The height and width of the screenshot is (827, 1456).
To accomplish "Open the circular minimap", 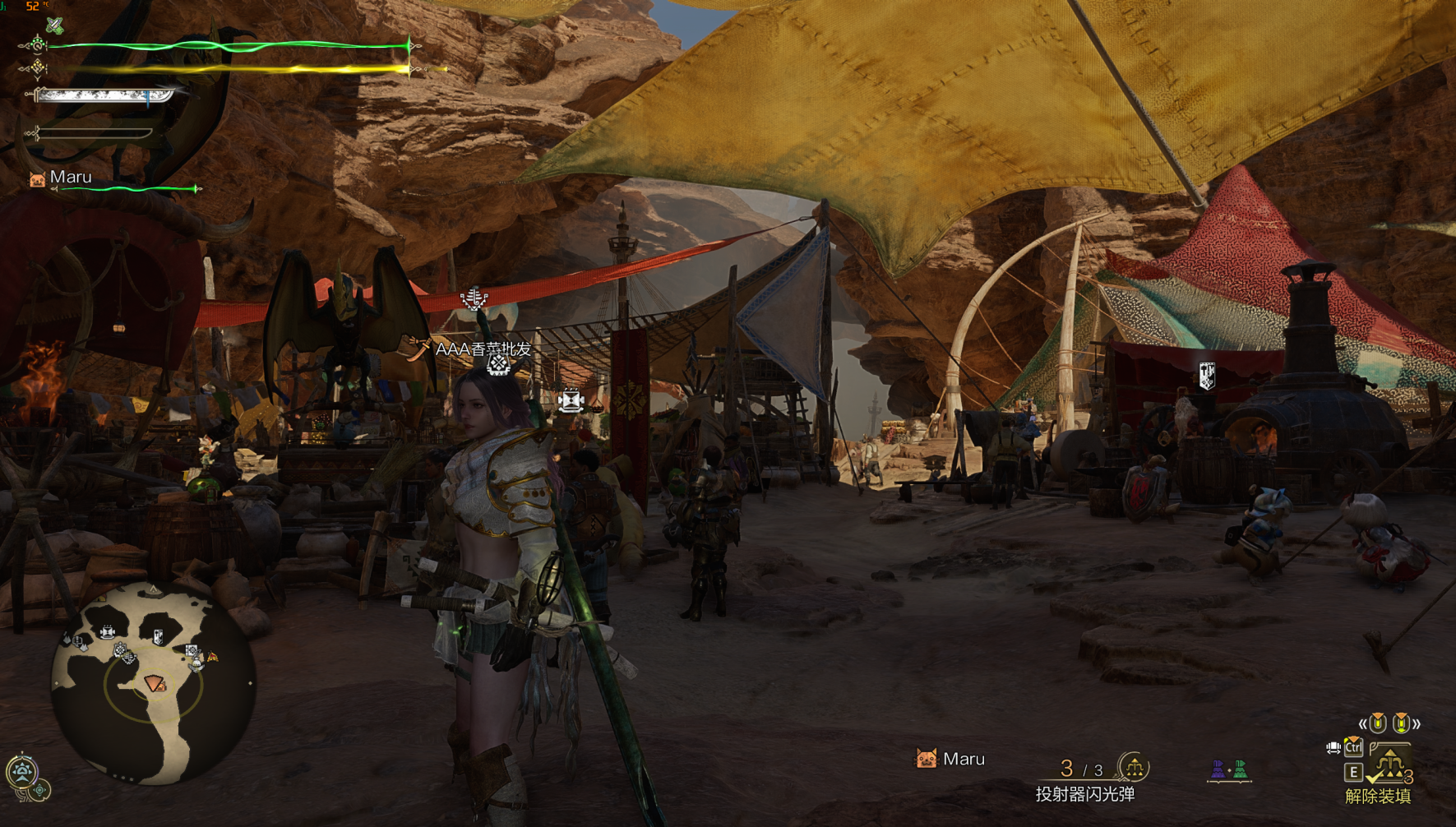I will click(x=153, y=682).
